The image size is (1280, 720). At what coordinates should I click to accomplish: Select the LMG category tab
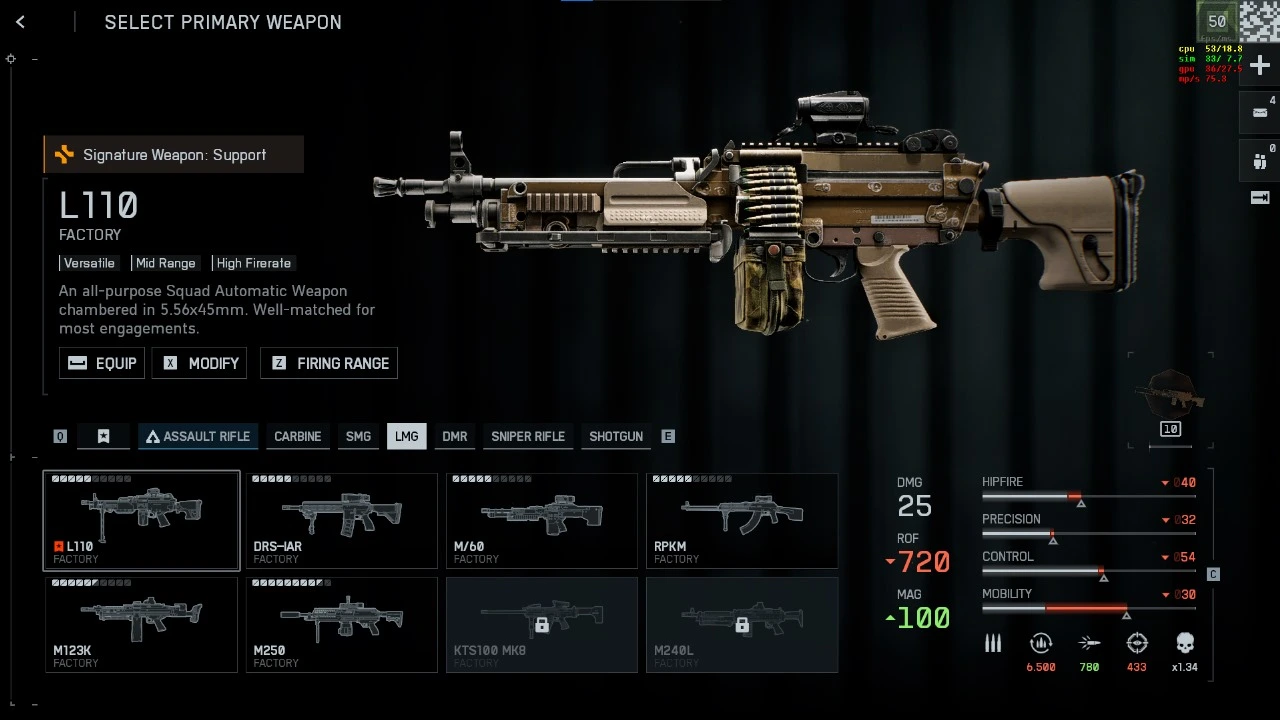click(x=406, y=436)
